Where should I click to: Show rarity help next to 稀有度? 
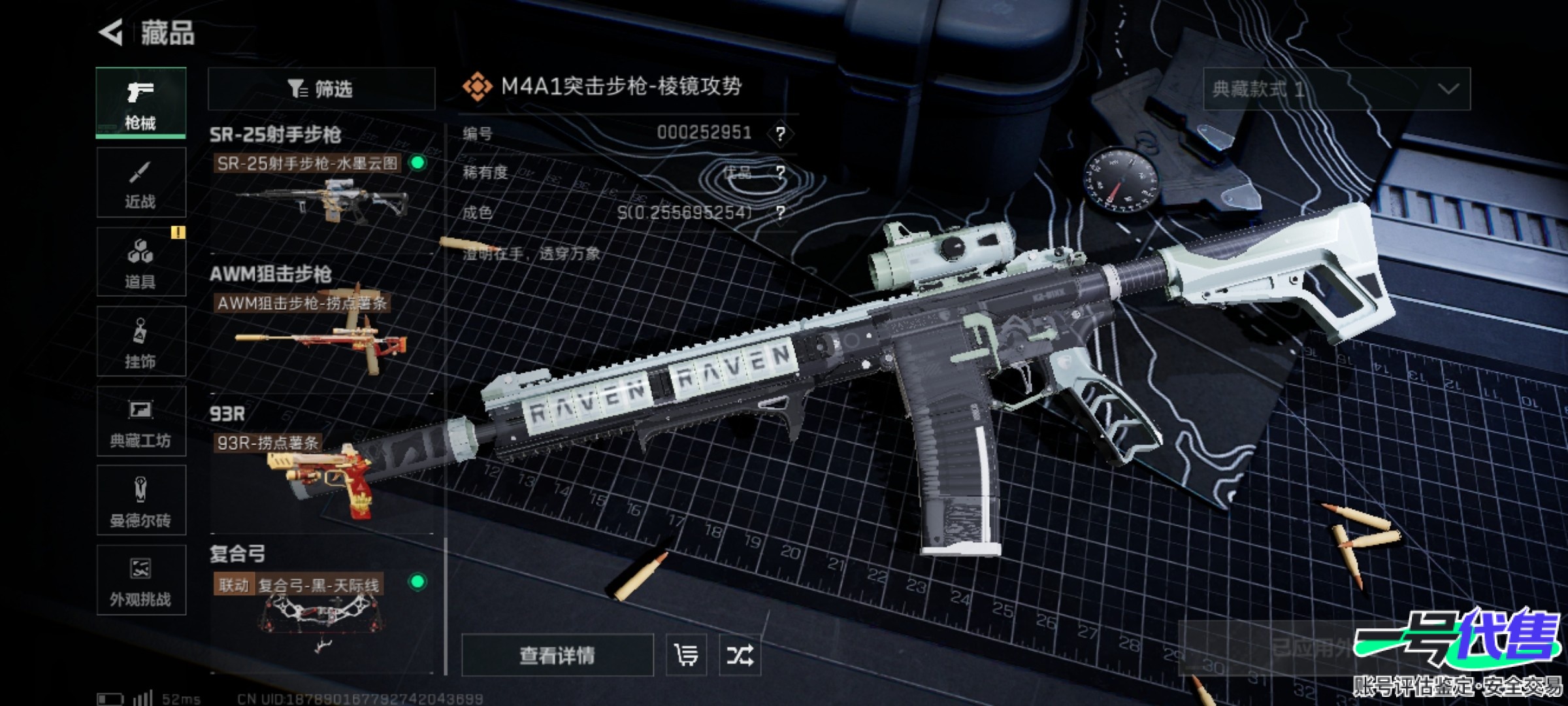click(780, 173)
